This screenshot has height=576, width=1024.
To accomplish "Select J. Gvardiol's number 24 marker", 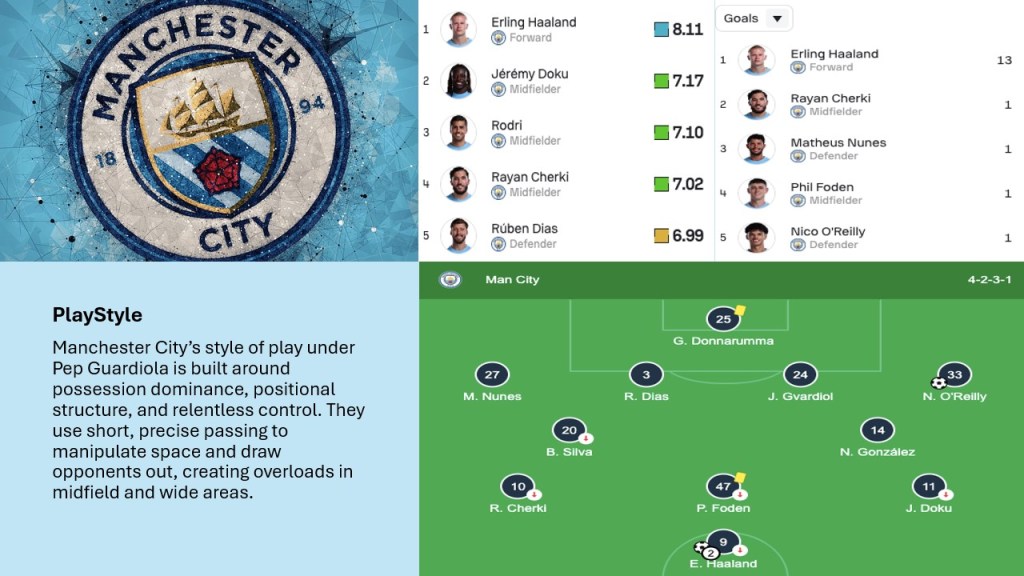I will (x=800, y=375).
